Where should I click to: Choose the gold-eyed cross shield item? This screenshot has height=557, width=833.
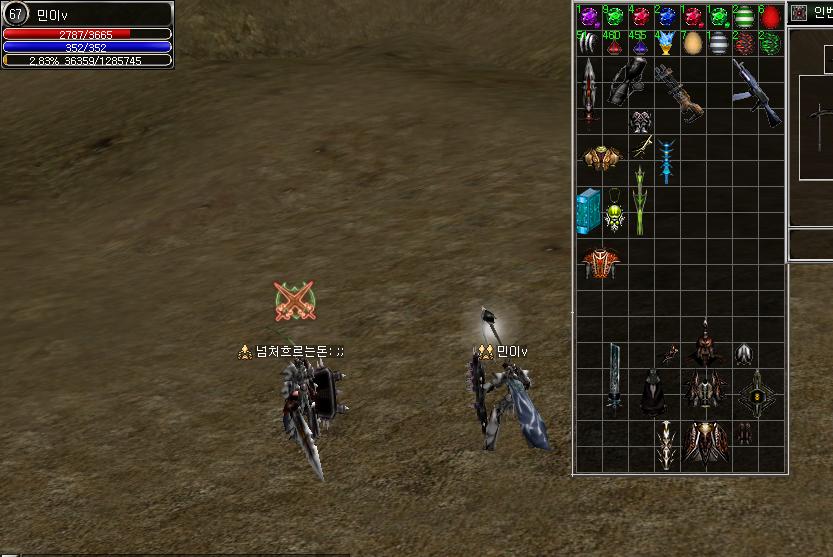point(757,394)
